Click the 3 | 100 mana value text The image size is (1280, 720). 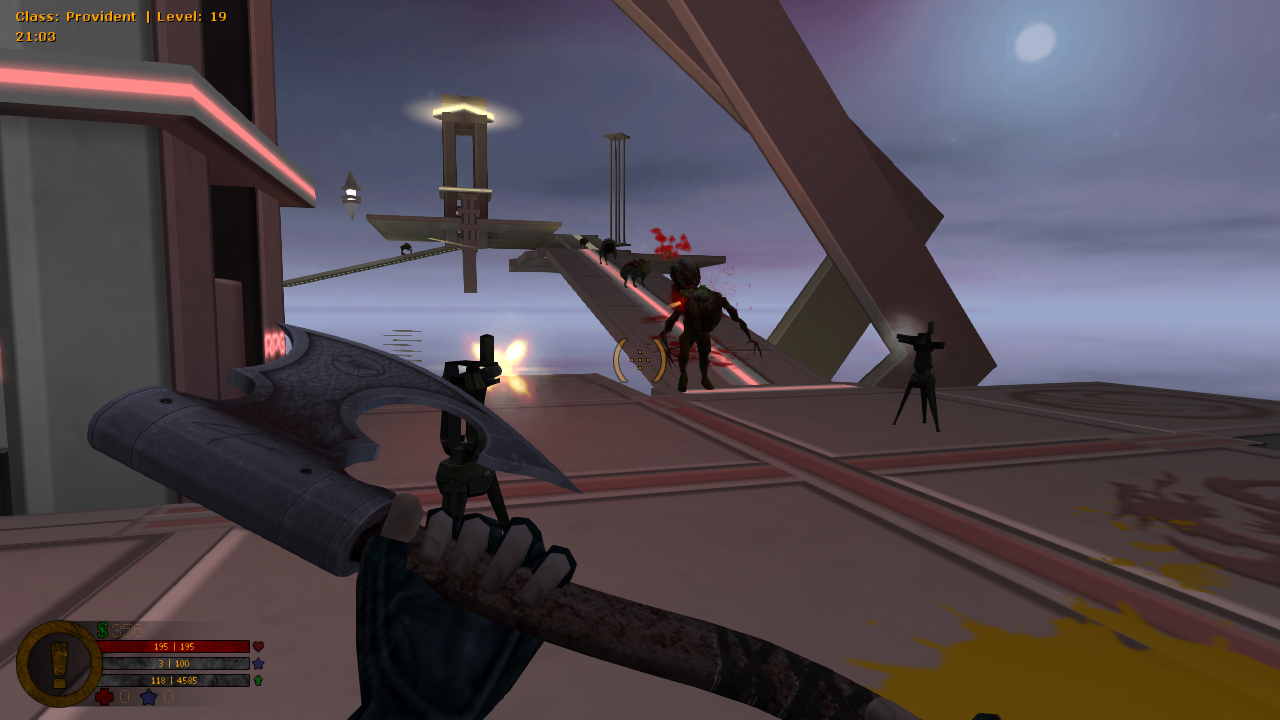(x=173, y=663)
